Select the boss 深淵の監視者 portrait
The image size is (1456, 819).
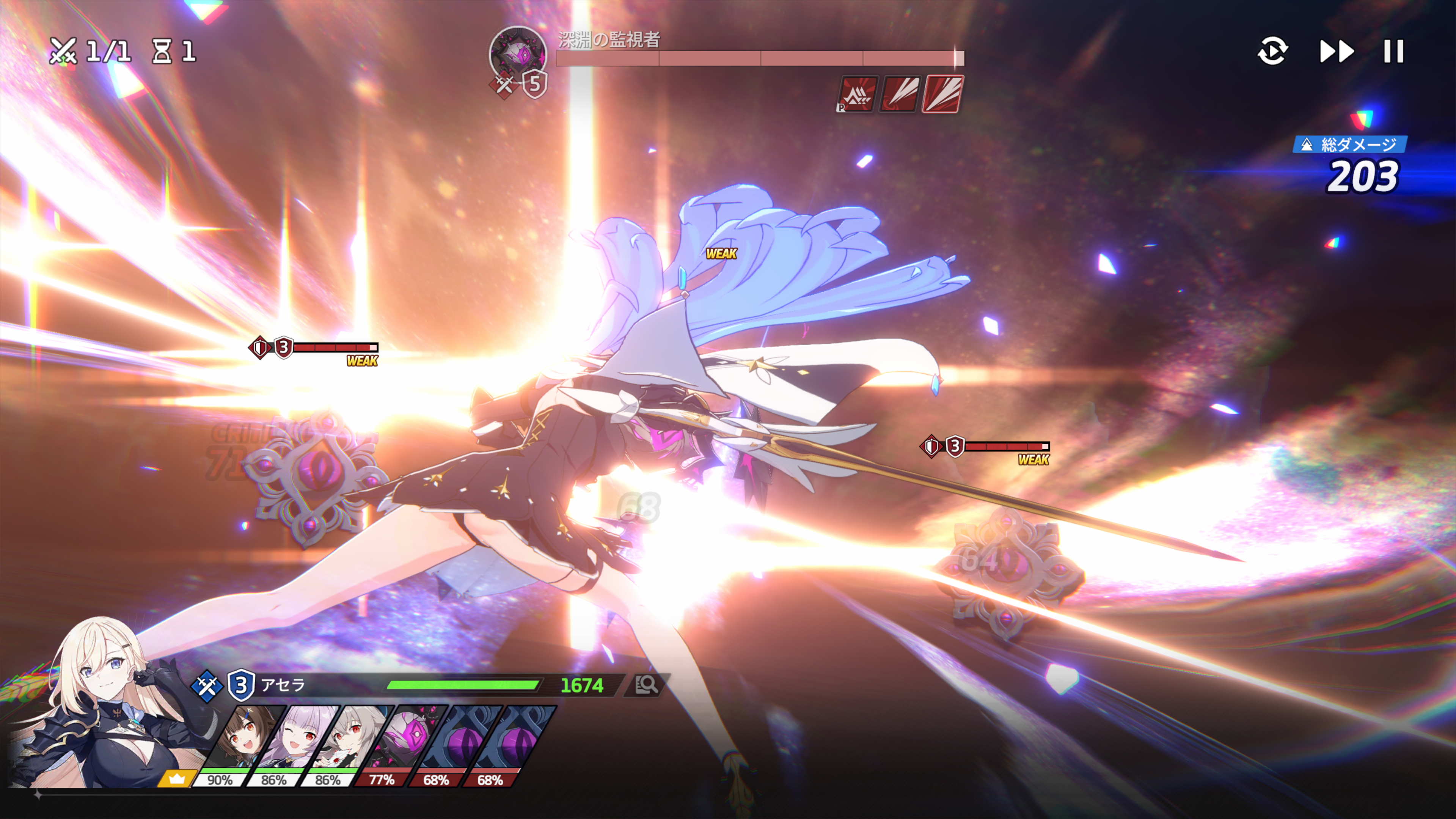point(517,55)
